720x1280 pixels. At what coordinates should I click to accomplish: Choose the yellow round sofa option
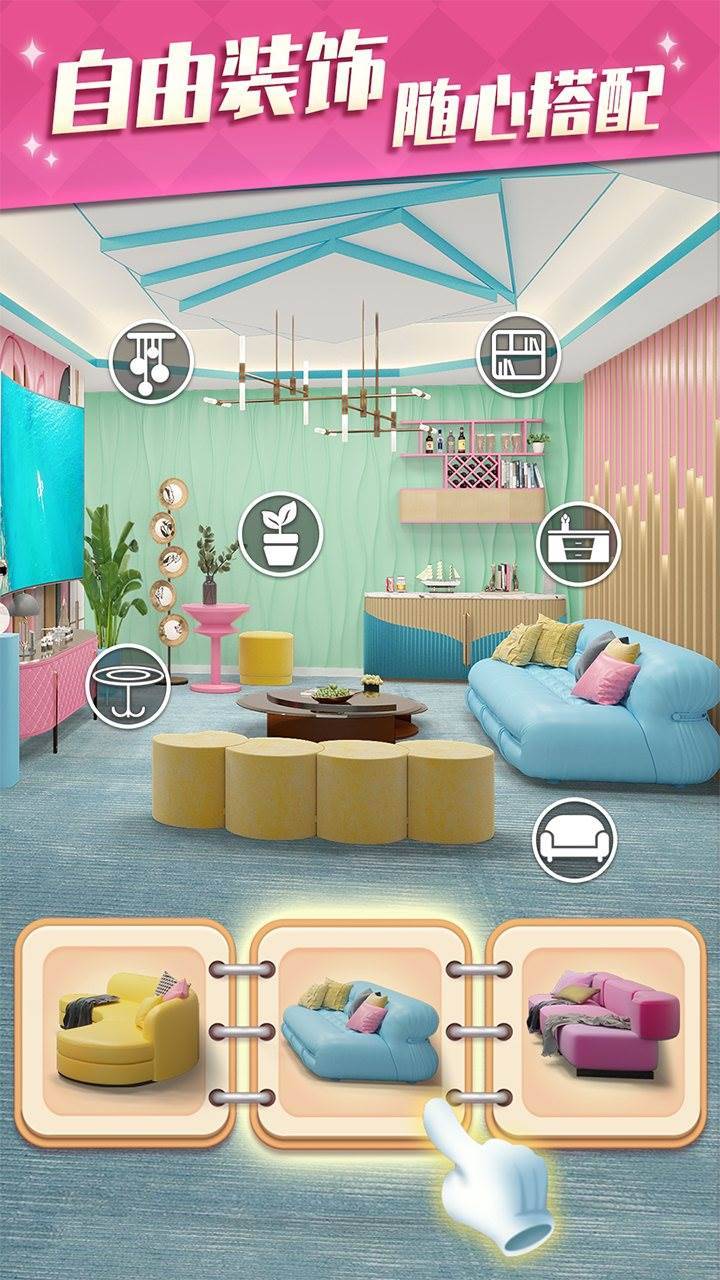point(125,1031)
